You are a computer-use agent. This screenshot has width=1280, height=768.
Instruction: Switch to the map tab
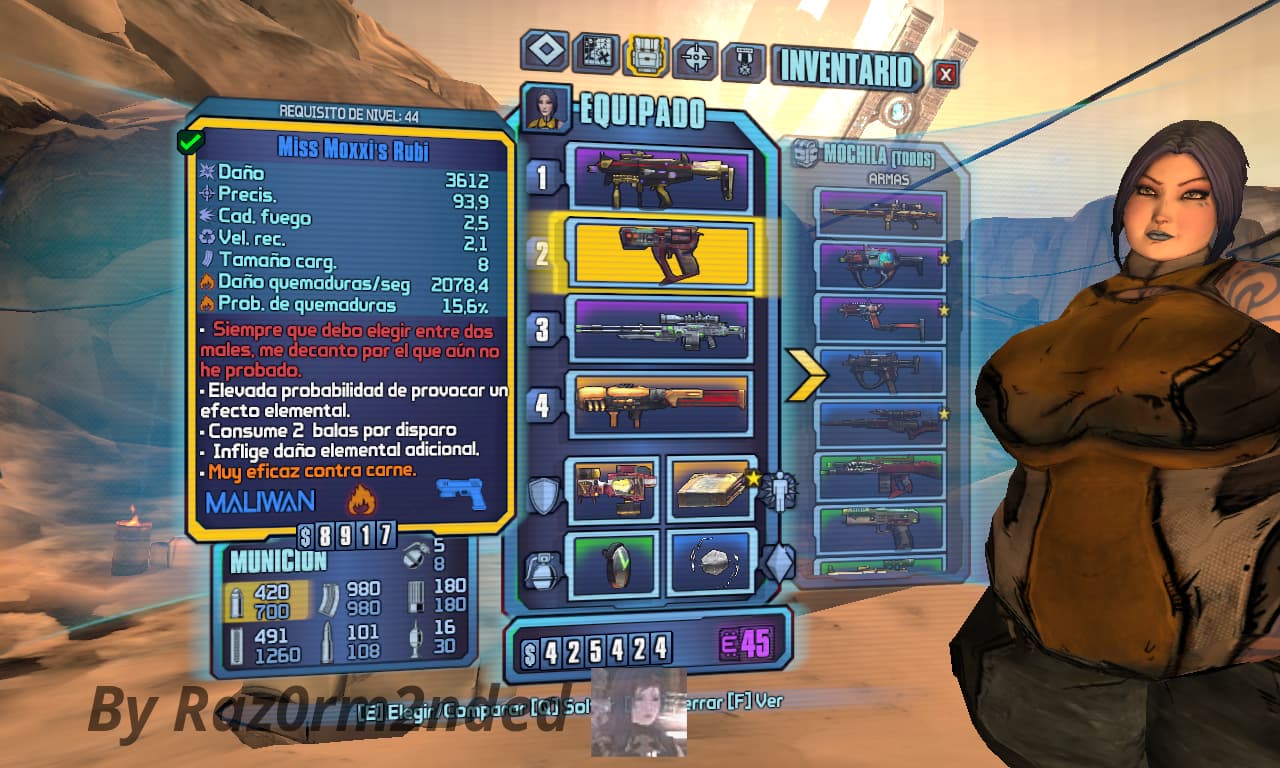595,53
